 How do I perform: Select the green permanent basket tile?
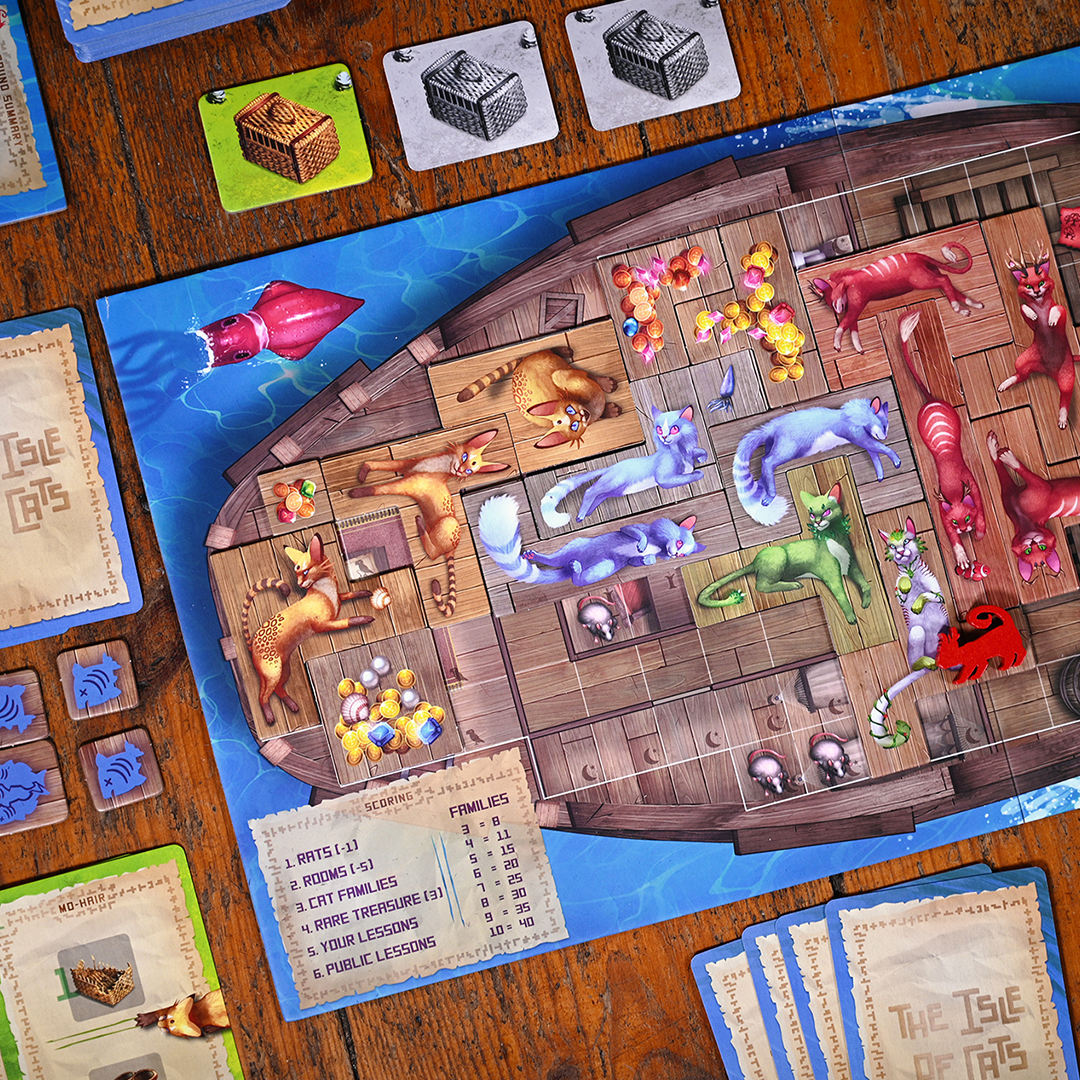click(285, 136)
